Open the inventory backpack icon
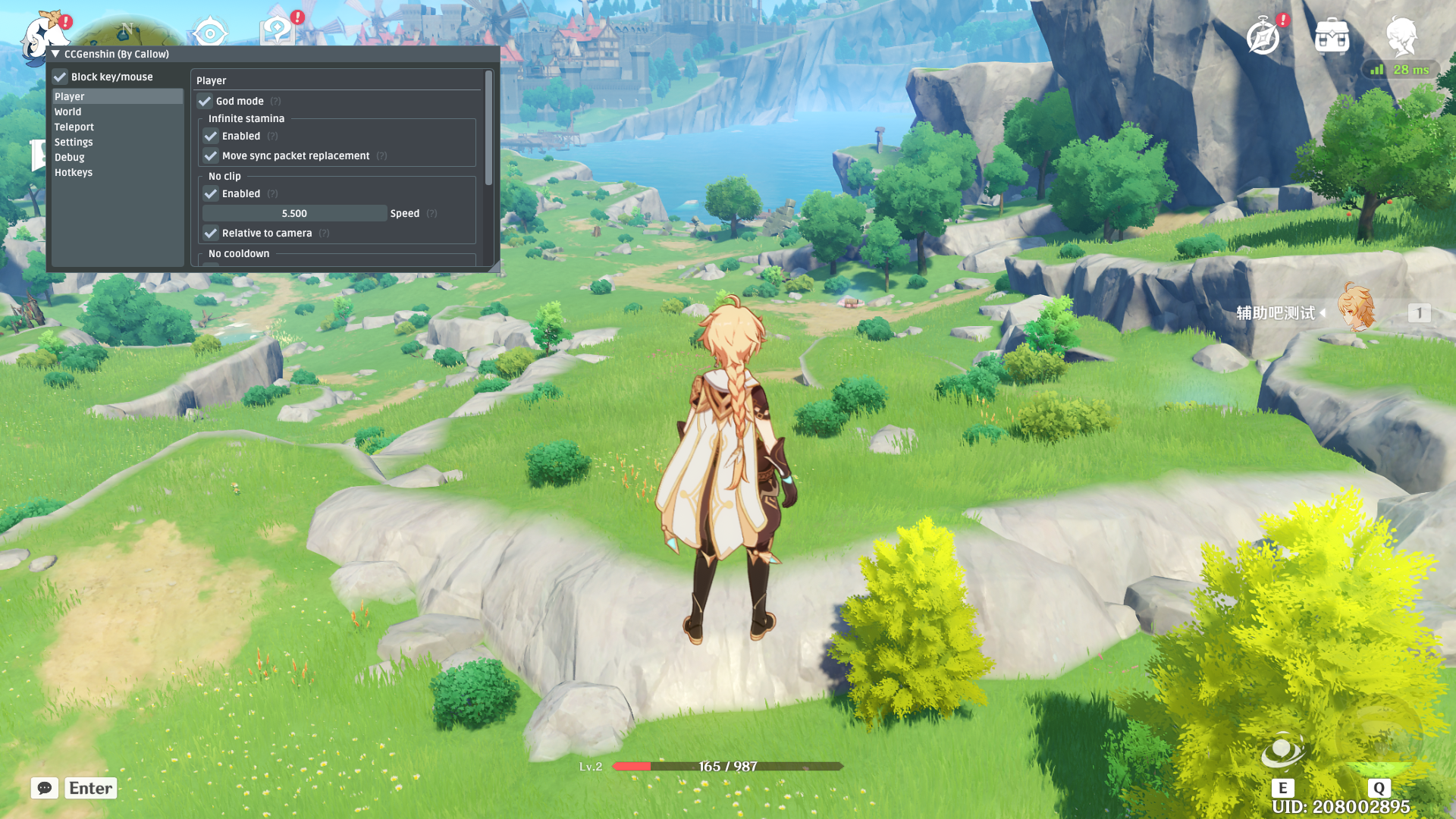This screenshot has height=819, width=1456. [x=1332, y=36]
